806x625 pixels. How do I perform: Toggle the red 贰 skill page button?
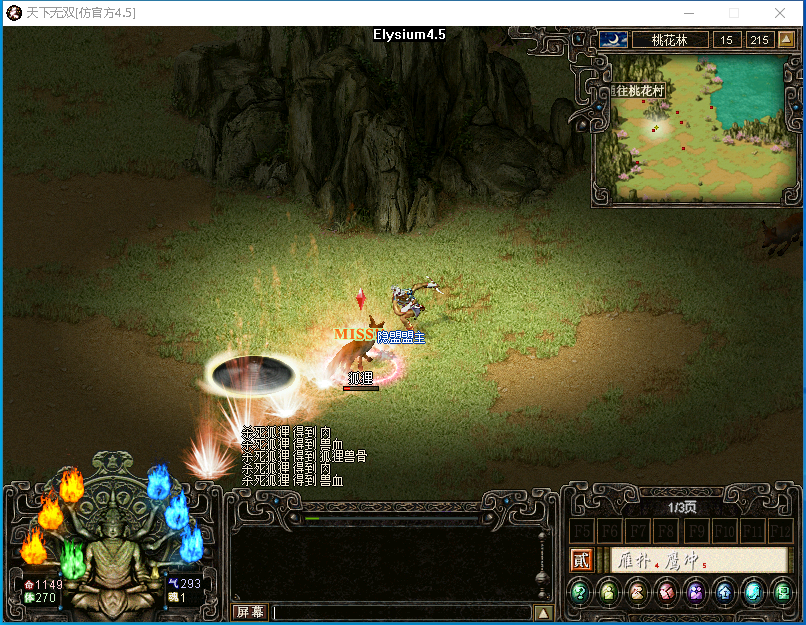tap(581, 560)
